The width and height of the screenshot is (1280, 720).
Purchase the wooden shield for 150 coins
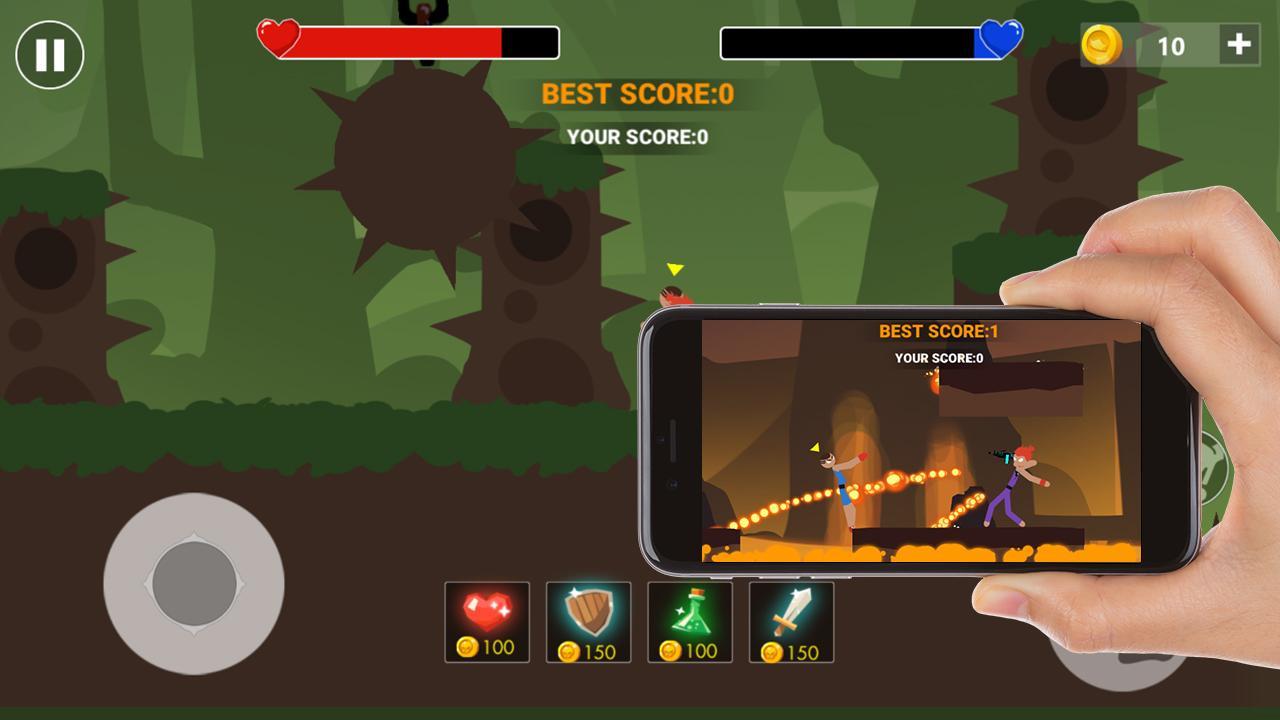tap(589, 620)
